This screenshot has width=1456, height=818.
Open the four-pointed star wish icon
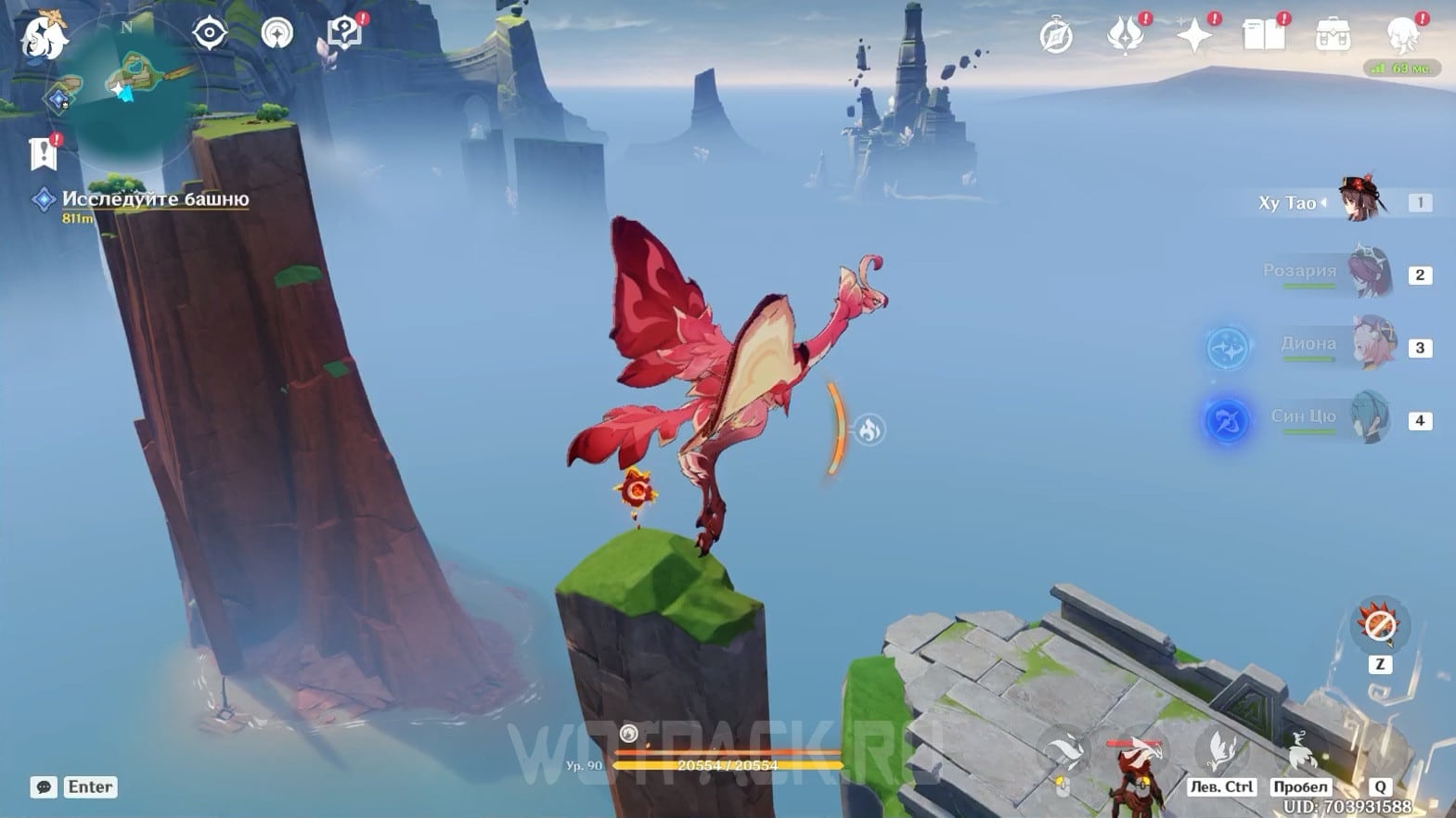[x=1193, y=36]
